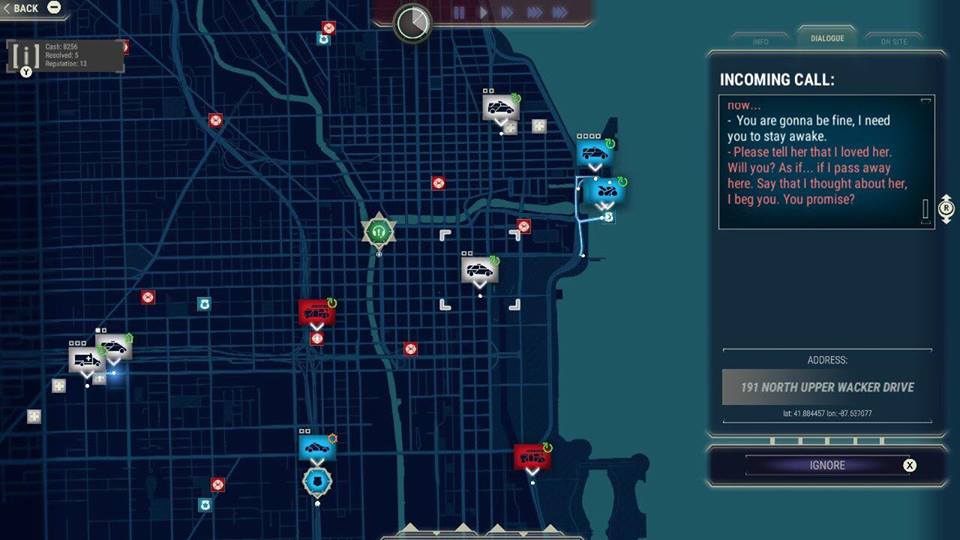Ignore the incoming call
The height and width of the screenshot is (540, 960).
pos(827,465)
